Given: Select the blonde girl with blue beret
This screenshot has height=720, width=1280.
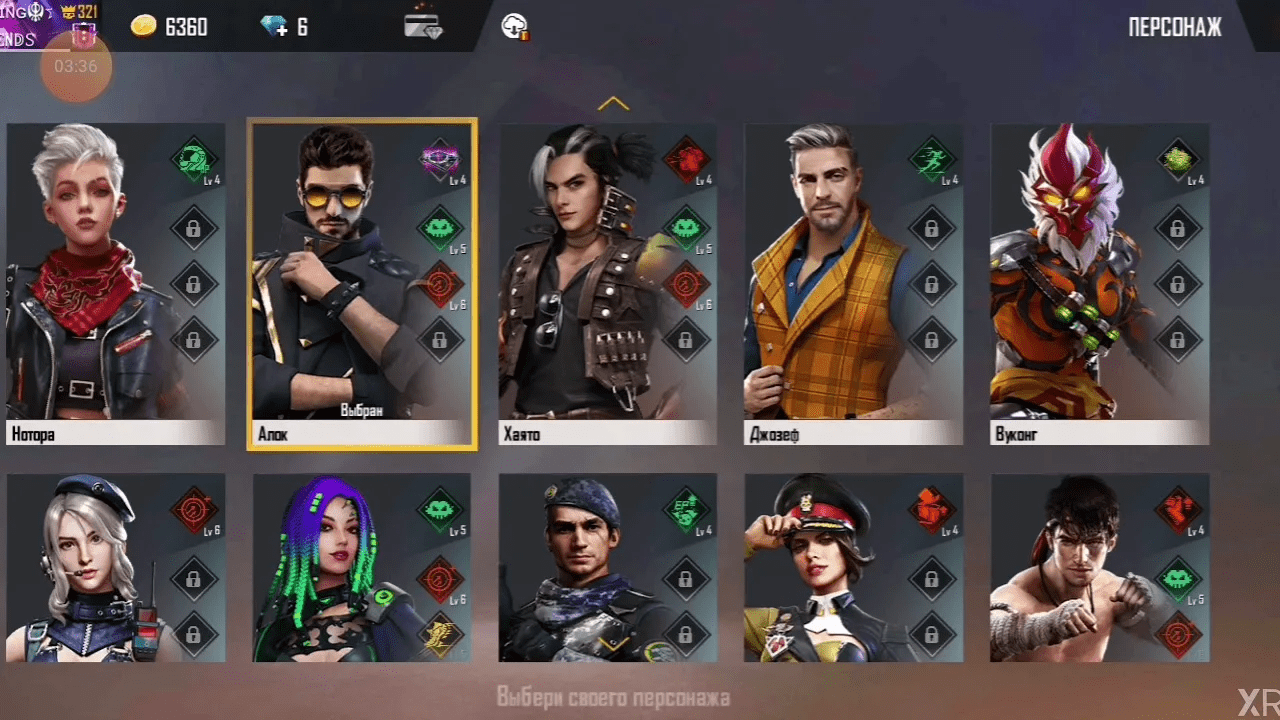Looking at the screenshot, I should pos(90,570).
